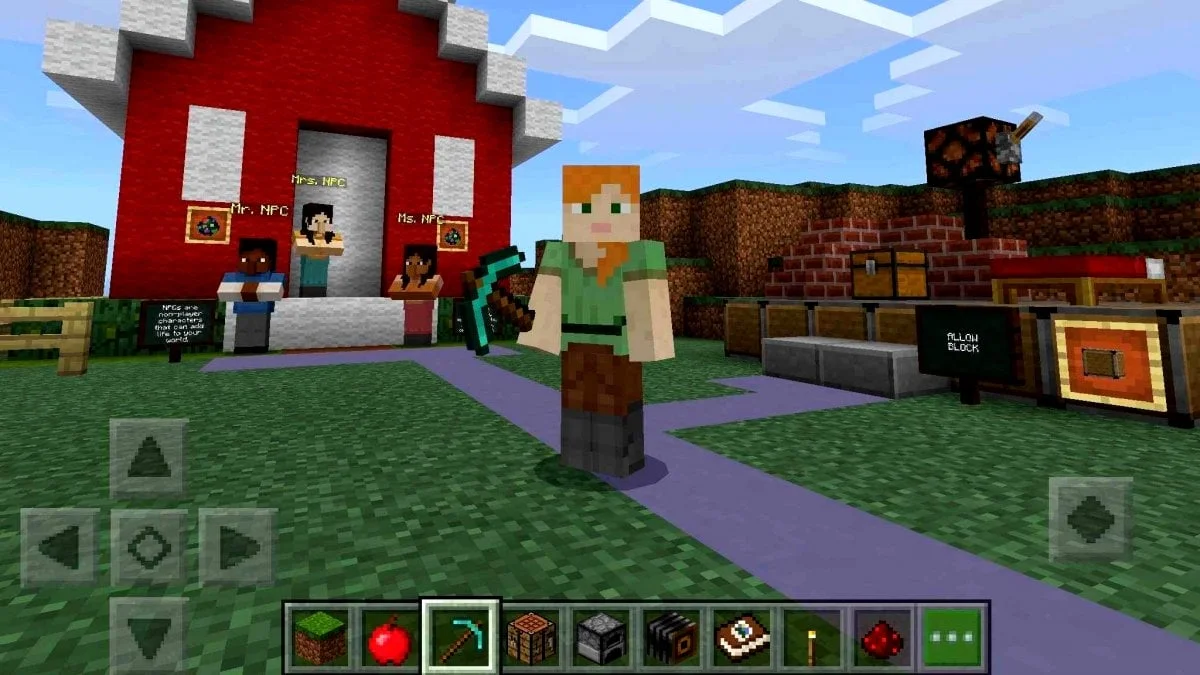Viewport: 1200px width, 675px height.
Task: Choose the red apple in the hotbar
Action: coord(389,637)
